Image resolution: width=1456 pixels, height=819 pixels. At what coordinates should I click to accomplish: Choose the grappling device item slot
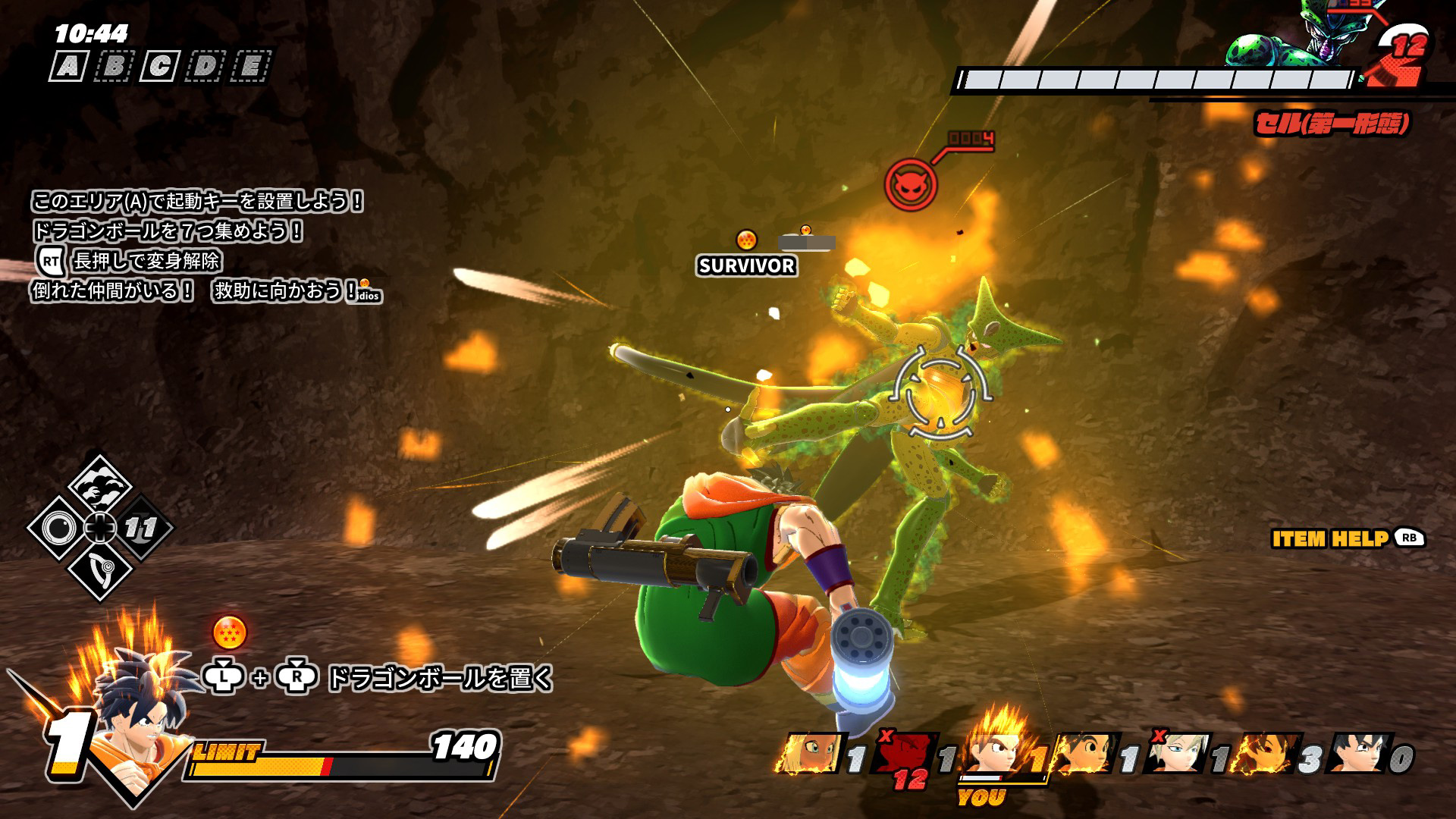tap(100, 569)
